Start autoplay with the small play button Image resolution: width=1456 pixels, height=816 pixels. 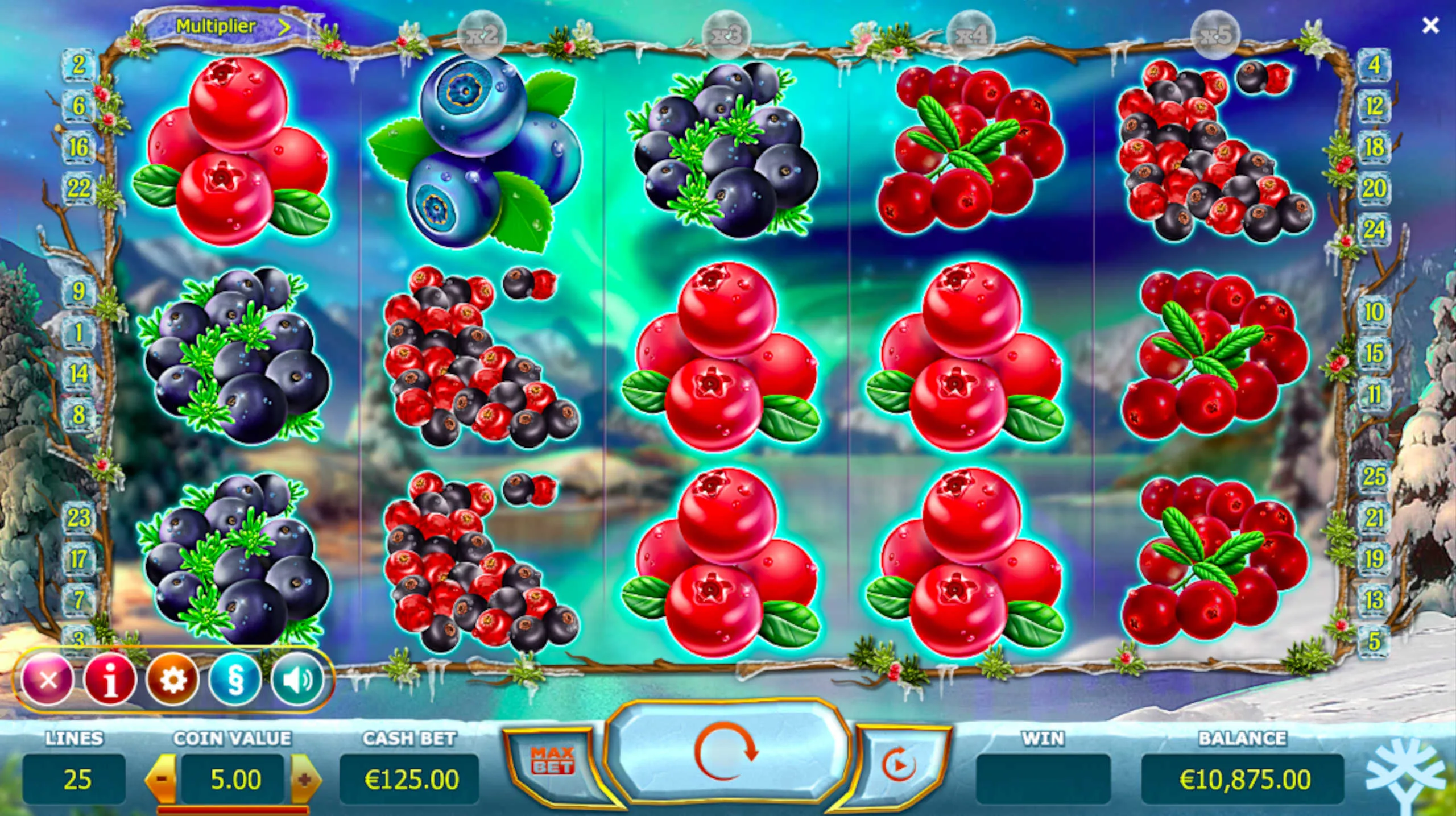899,763
